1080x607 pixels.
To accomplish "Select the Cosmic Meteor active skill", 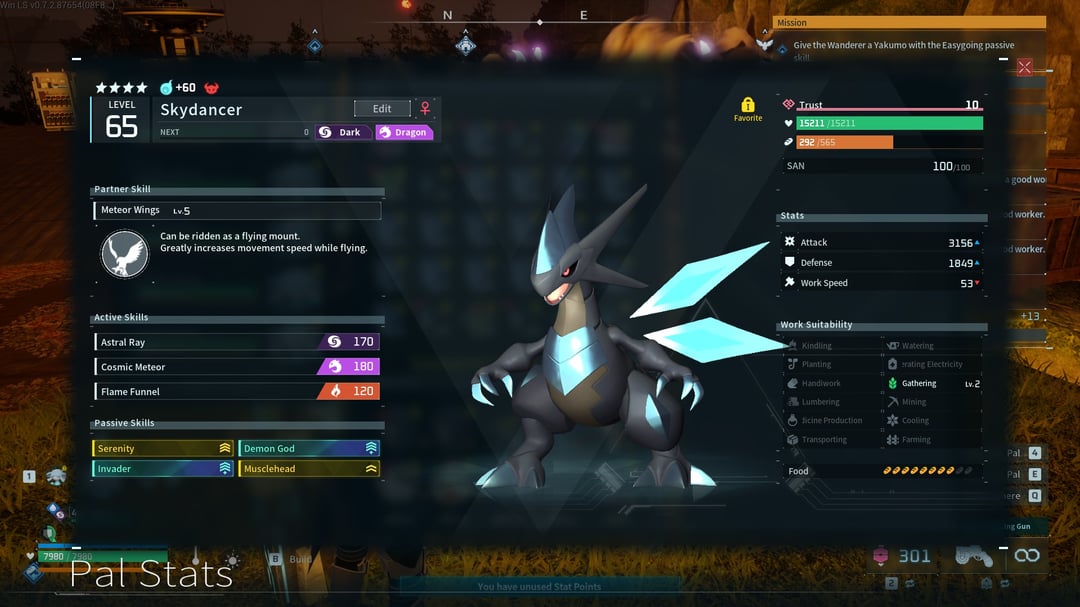I will (x=236, y=367).
